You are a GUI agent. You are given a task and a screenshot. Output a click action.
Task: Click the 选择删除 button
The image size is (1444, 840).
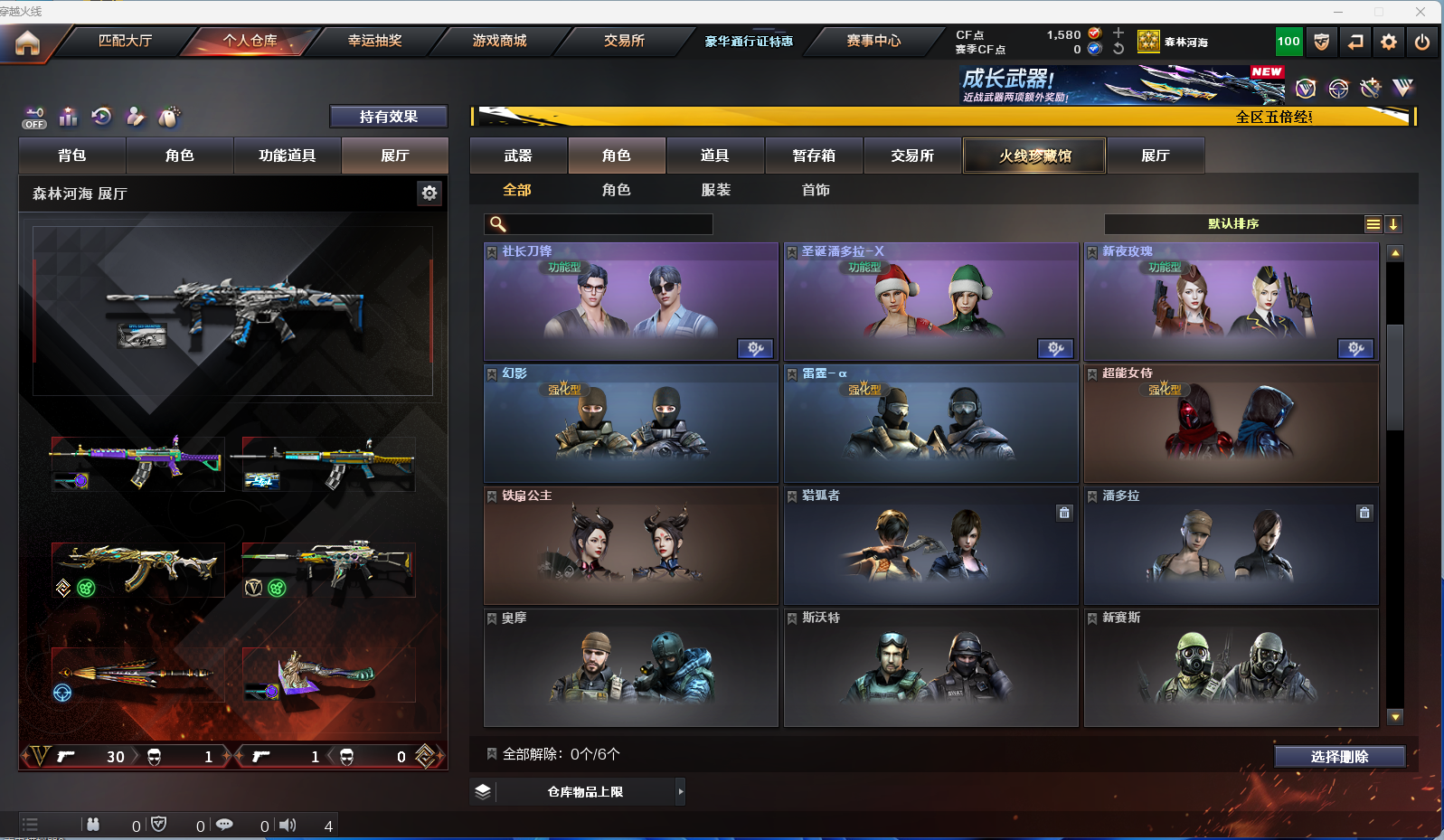pos(1339,757)
